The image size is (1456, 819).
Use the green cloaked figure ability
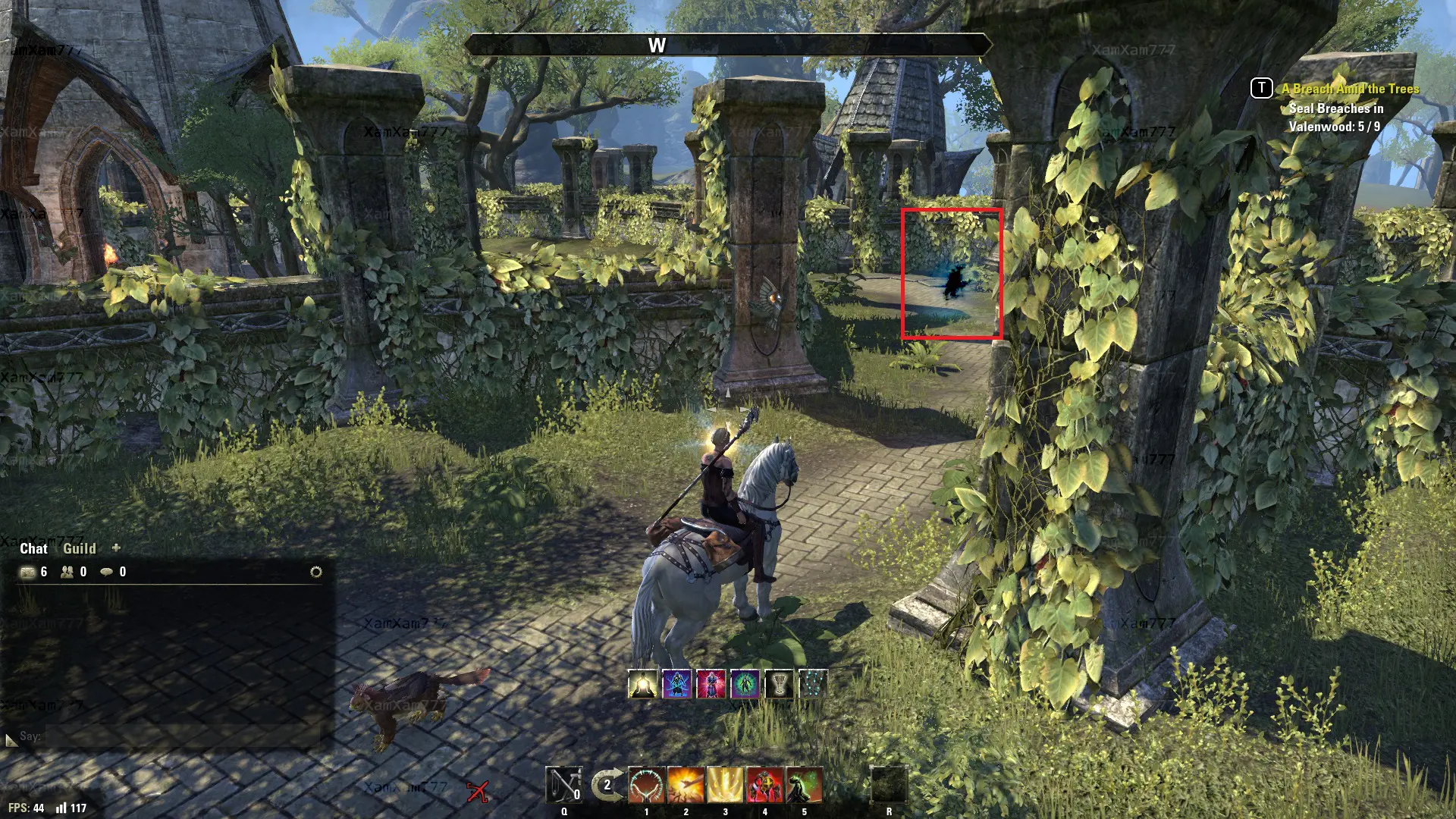(x=804, y=785)
